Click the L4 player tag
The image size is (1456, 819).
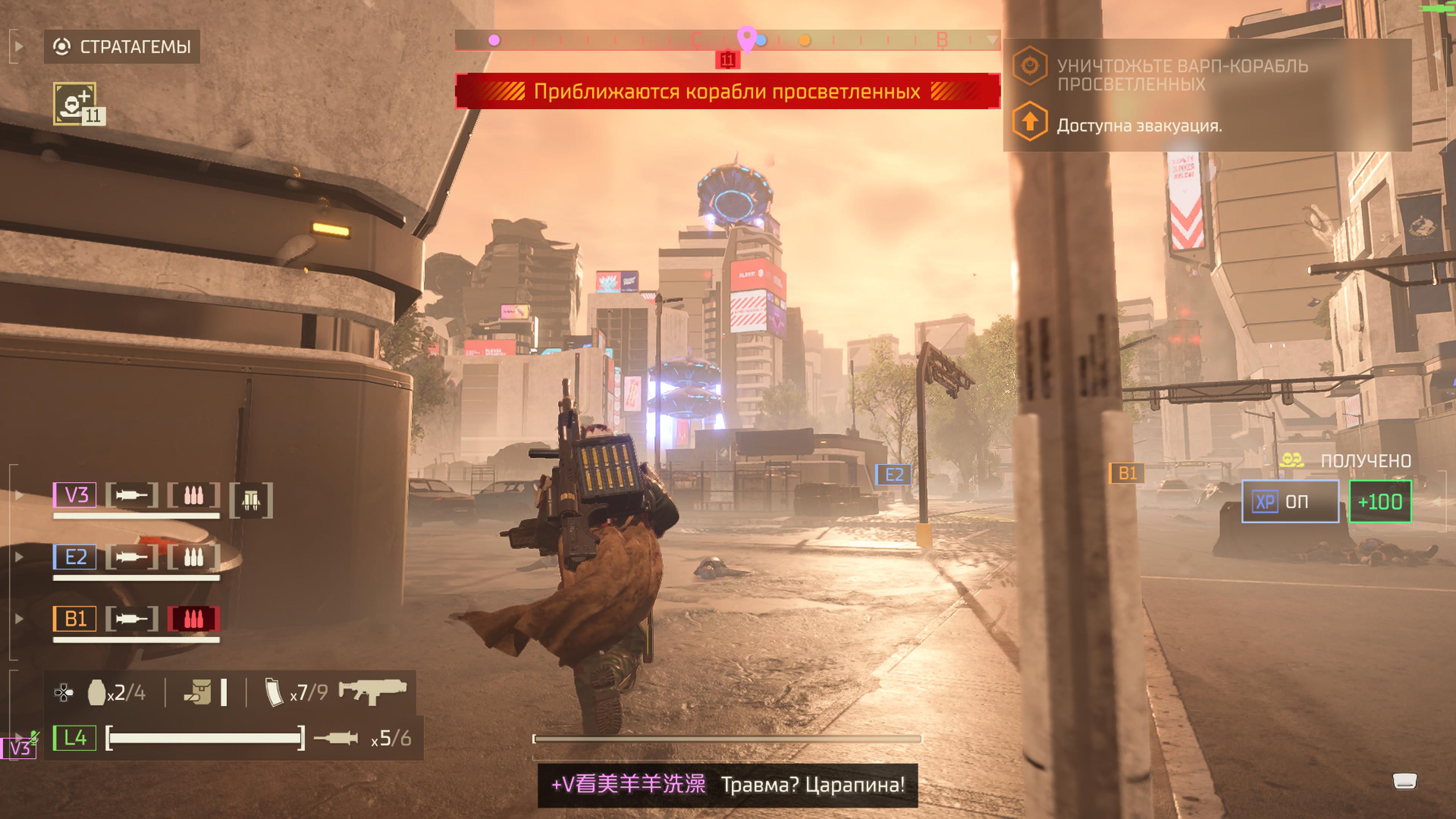pos(75,737)
